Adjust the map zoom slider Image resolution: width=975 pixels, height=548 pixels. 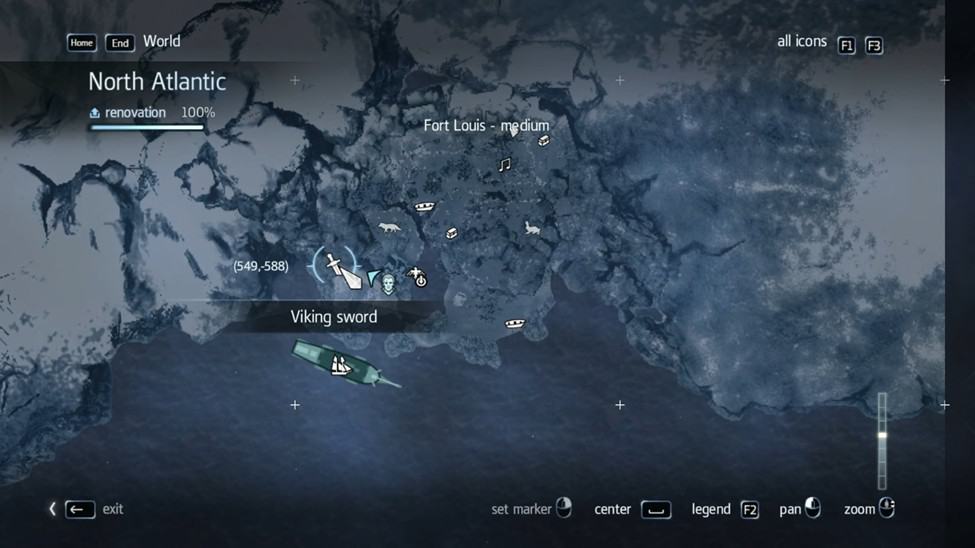(x=882, y=436)
